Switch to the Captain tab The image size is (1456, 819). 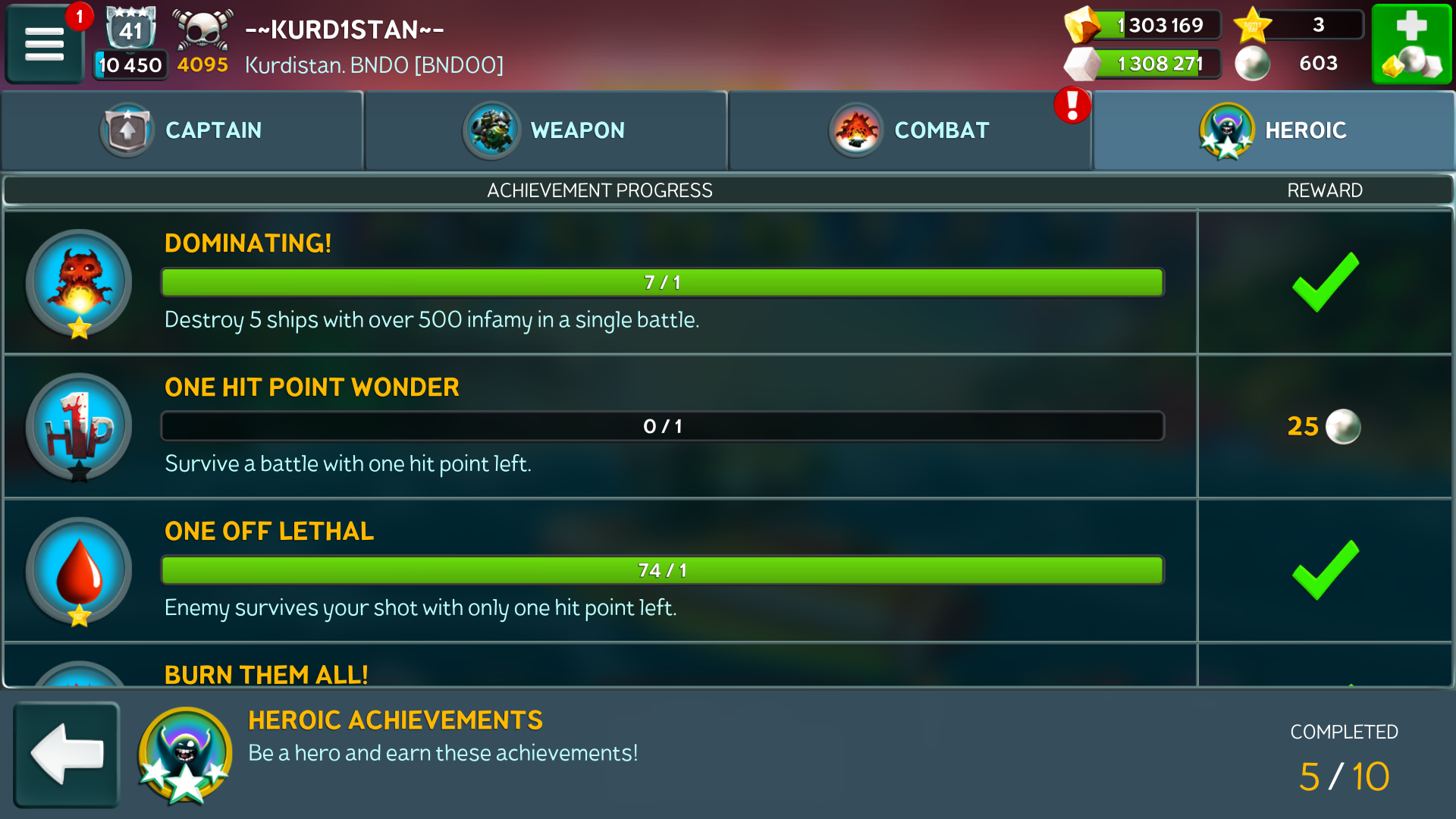182,130
